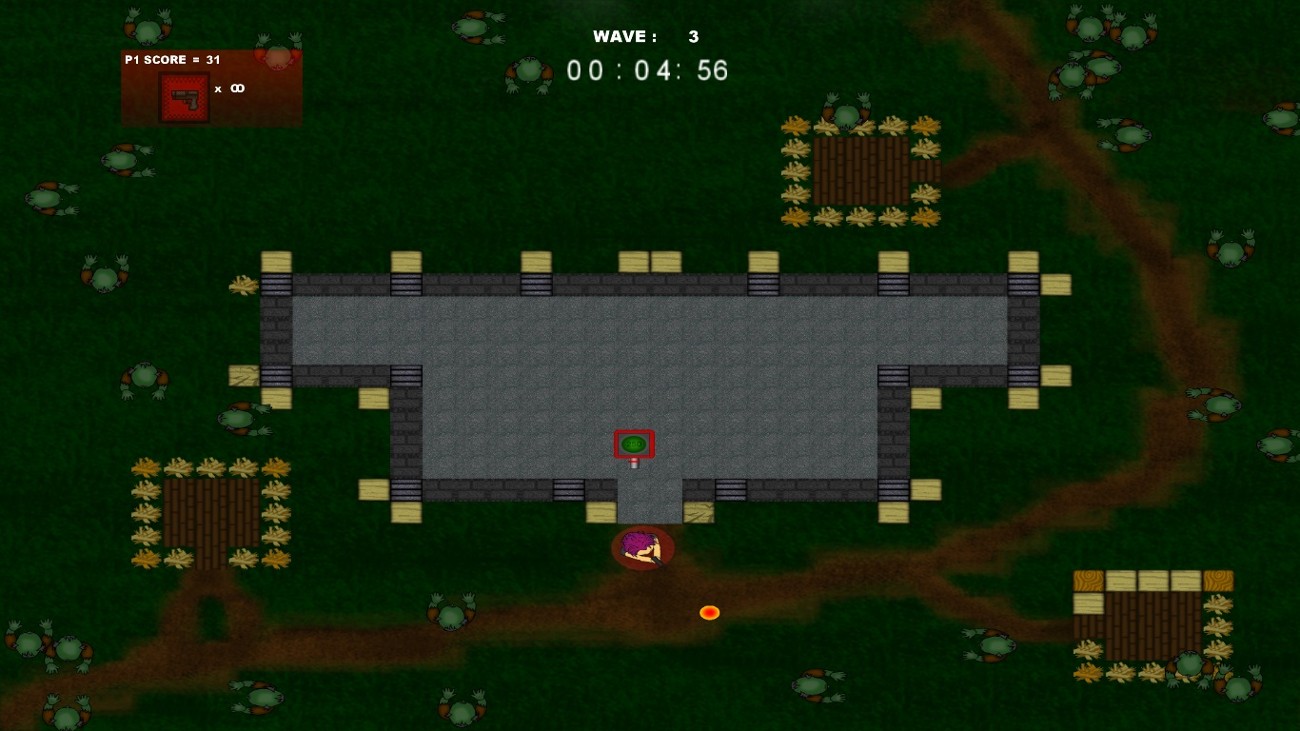Click the white post below the powerup sign
This screenshot has width=1300, height=731.
[x=634, y=463]
